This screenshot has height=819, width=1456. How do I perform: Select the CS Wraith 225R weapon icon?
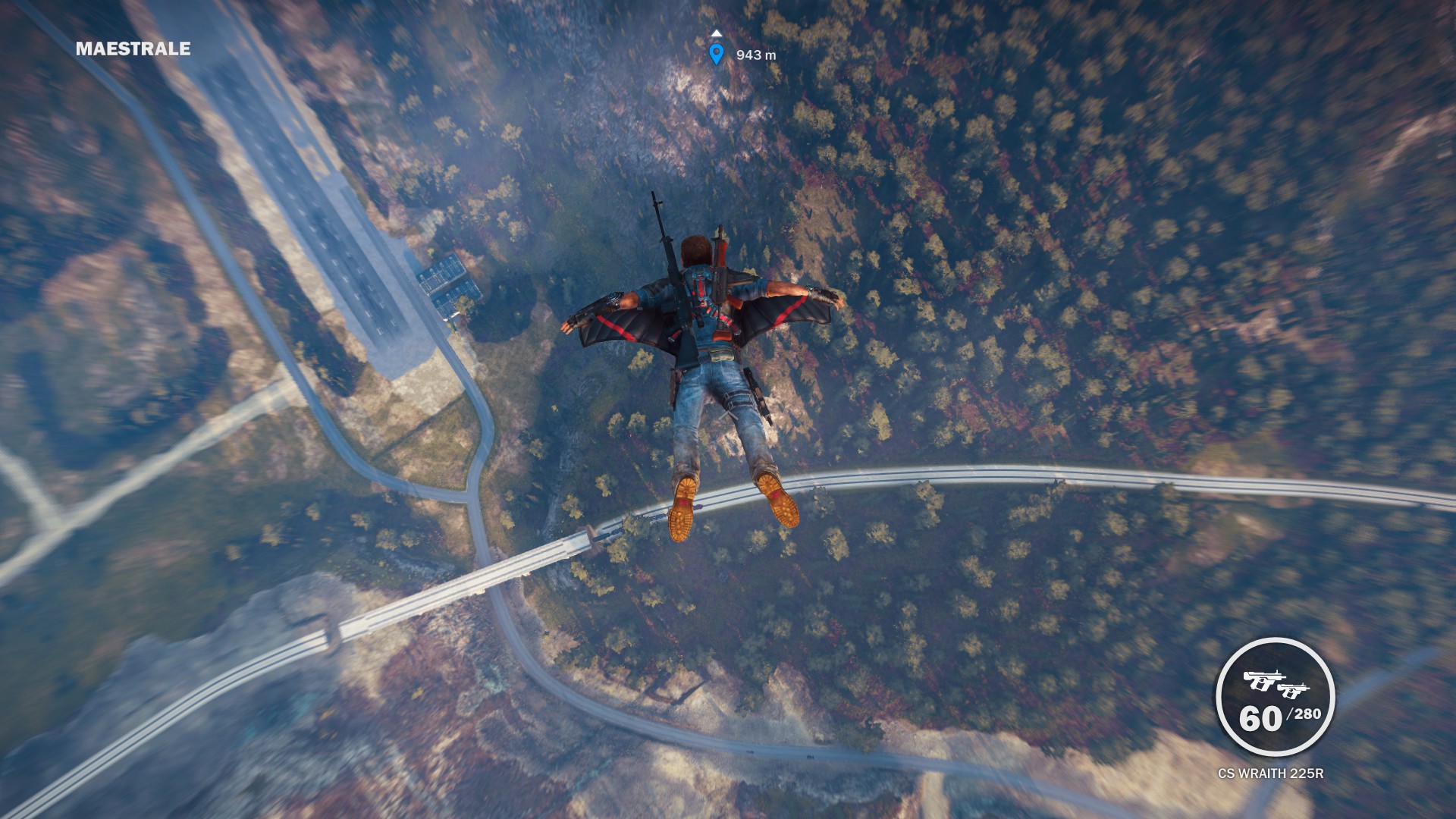(x=1276, y=682)
